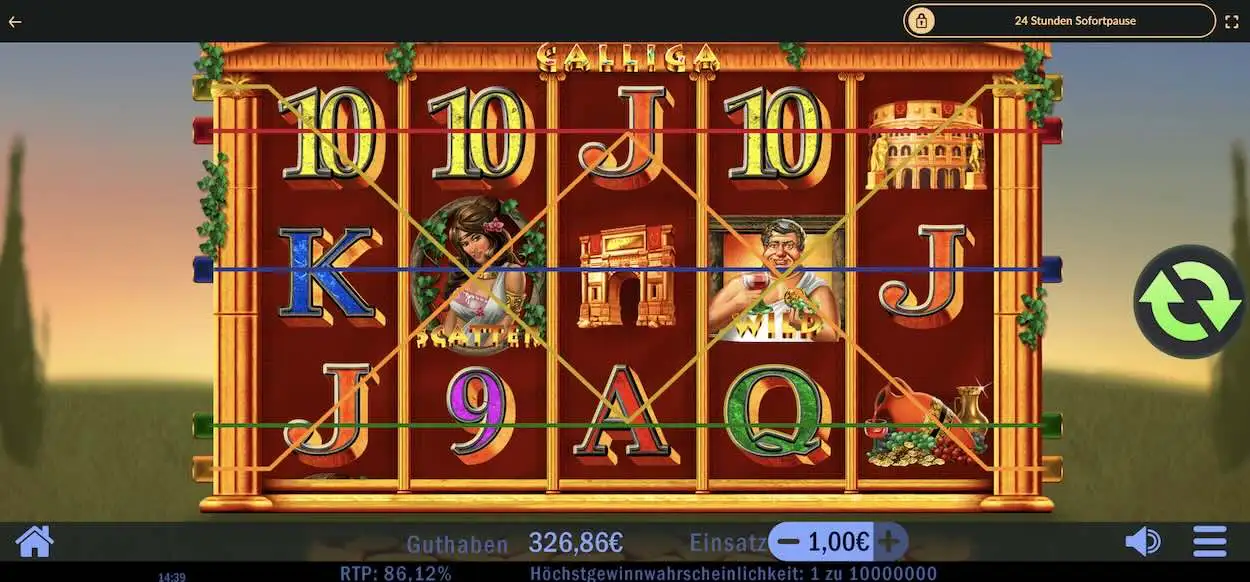This screenshot has width=1250, height=582.
Task: Decrease the bet with the minus button
Action: click(788, 542)
